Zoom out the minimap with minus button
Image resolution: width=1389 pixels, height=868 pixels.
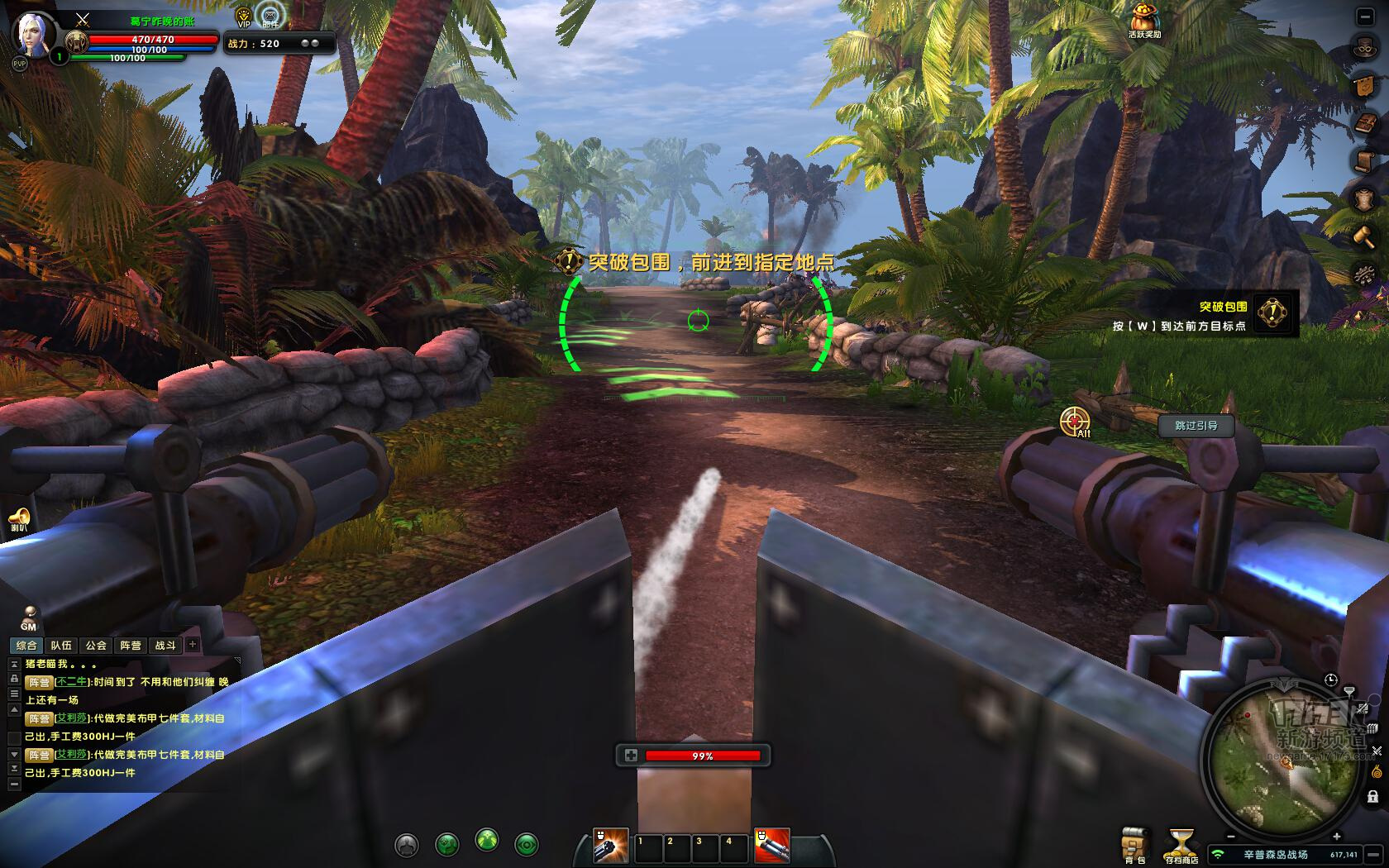(x=1231, y=837)
